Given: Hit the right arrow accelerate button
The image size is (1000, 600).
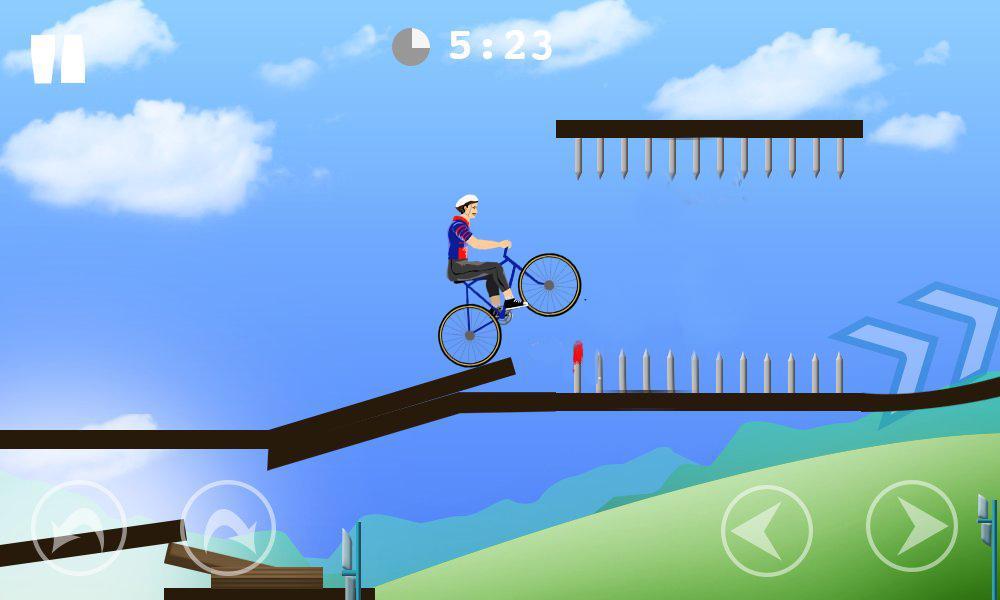Looking at the screenshot, I should pos(912,526).
